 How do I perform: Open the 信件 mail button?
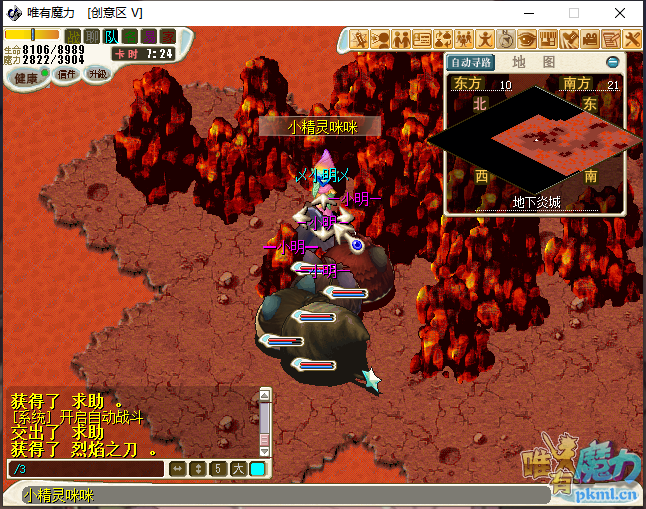[67, 73]
